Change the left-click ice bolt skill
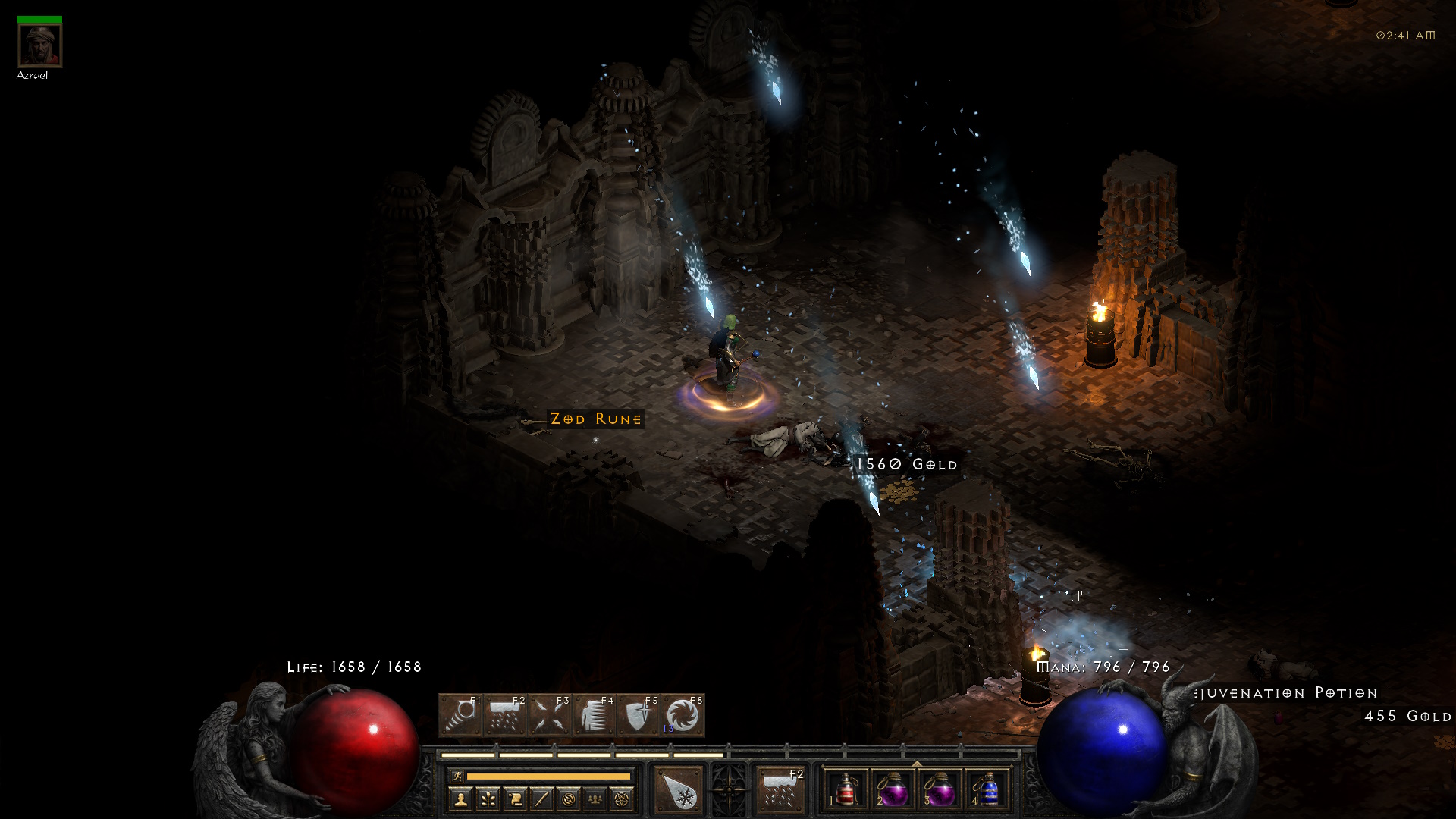Viewport: 1456px width, 819px height. pyautogui.click(x=679, y=790)
